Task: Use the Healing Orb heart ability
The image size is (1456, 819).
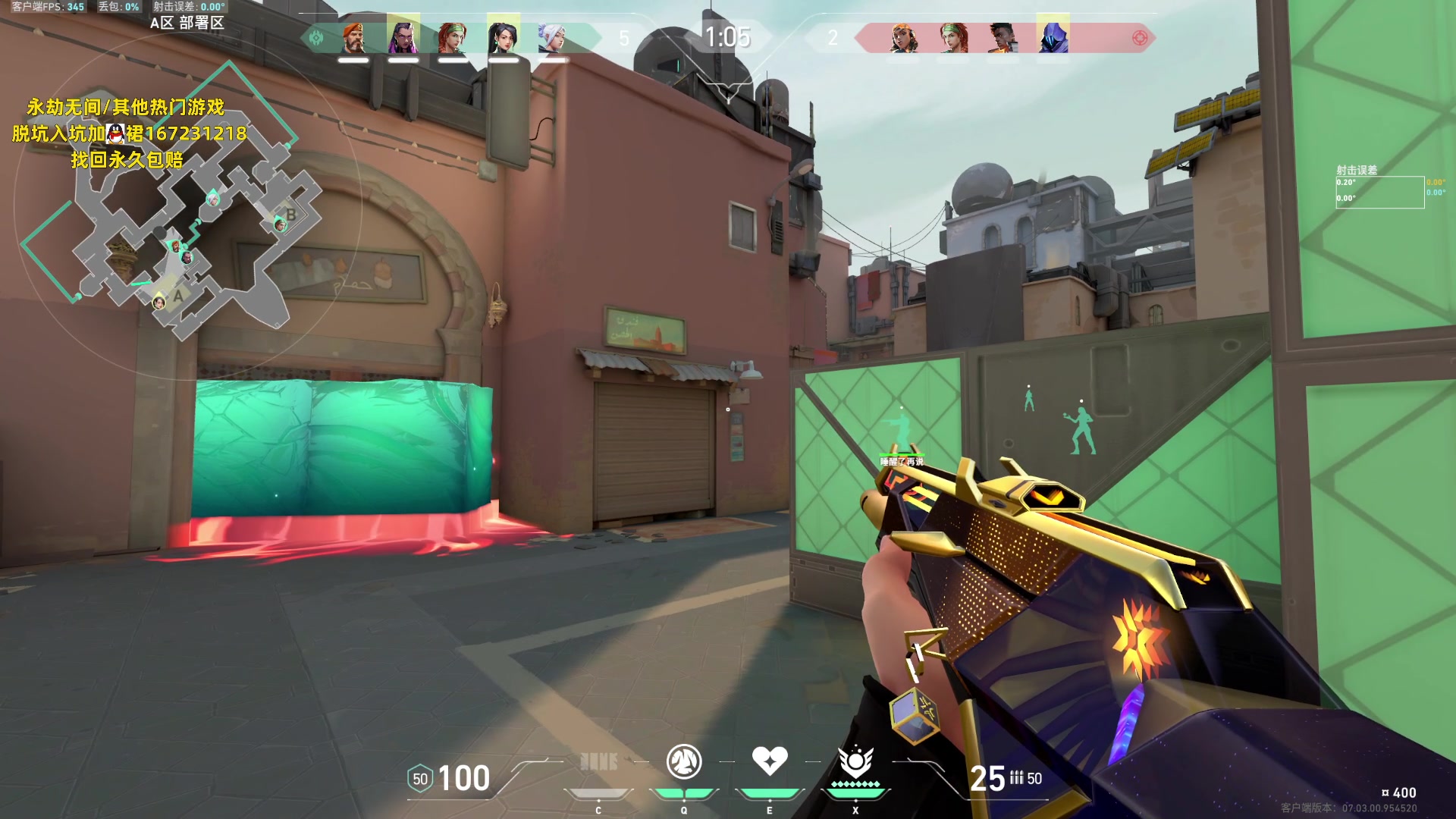Action: [x=770, y=761]
